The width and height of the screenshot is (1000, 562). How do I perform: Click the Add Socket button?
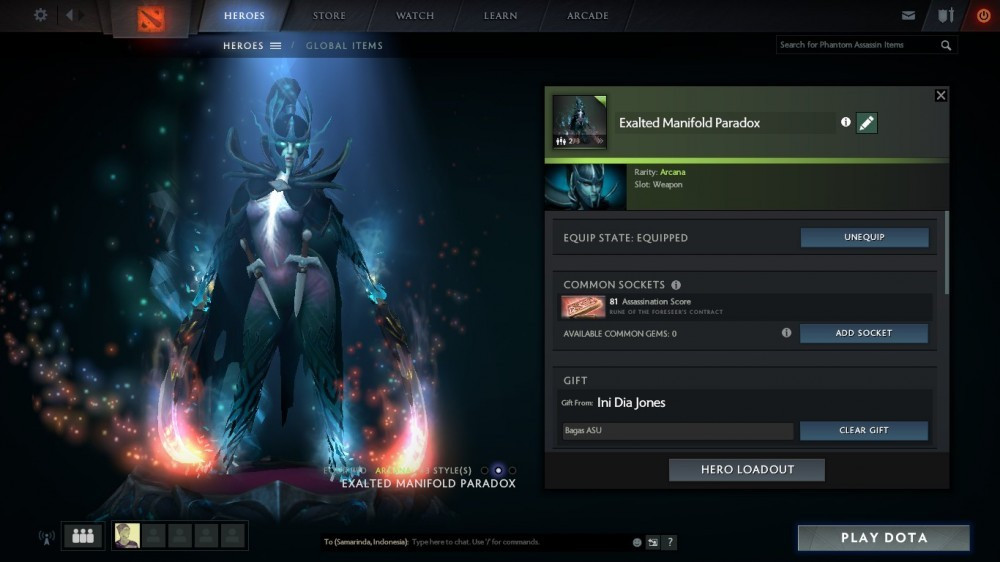864,333
